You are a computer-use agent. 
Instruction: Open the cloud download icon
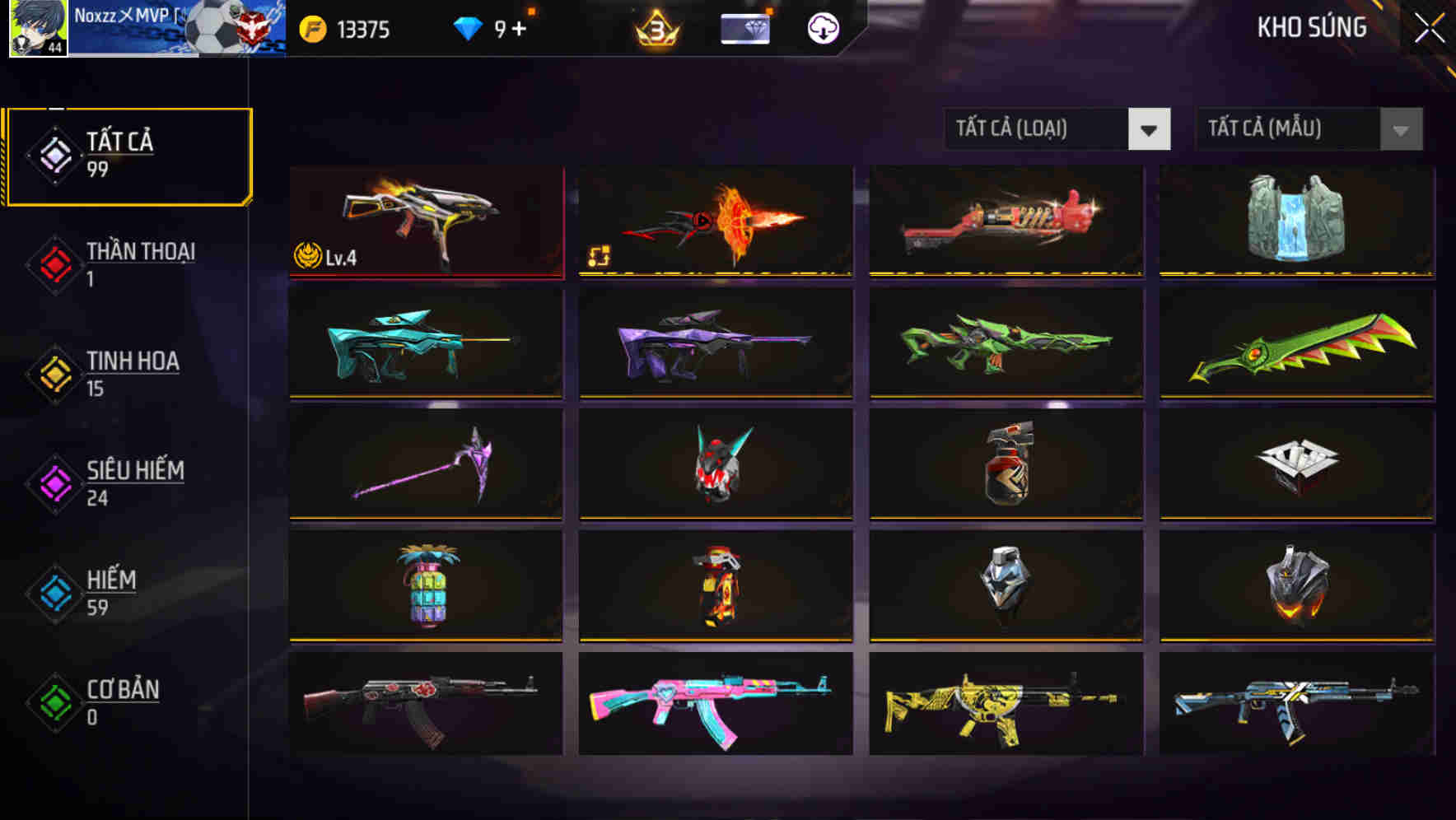[823, 30]
